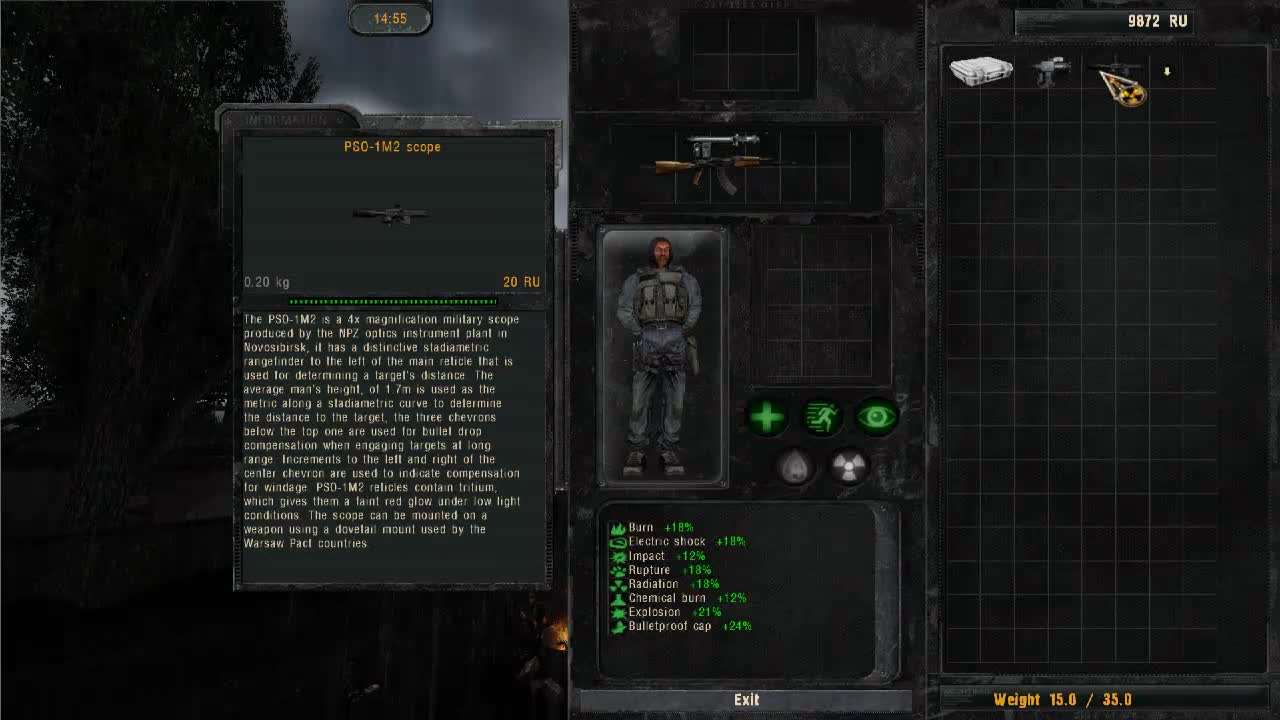The image size is (1280, 720).
Task: Toggle the green eye visibility indicator
Action: click(876, 418)
